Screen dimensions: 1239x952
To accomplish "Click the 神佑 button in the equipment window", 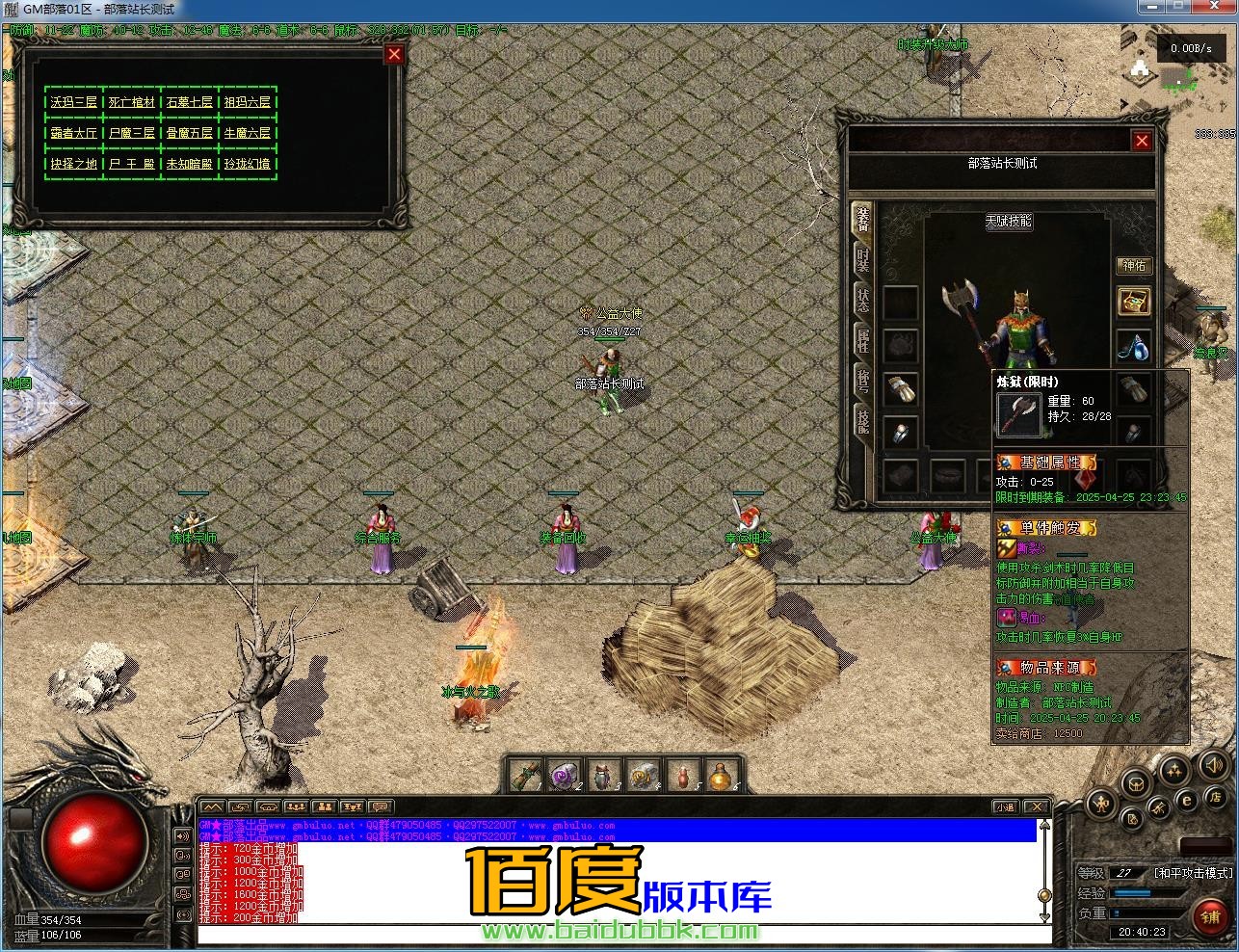I will [1135, 267].
